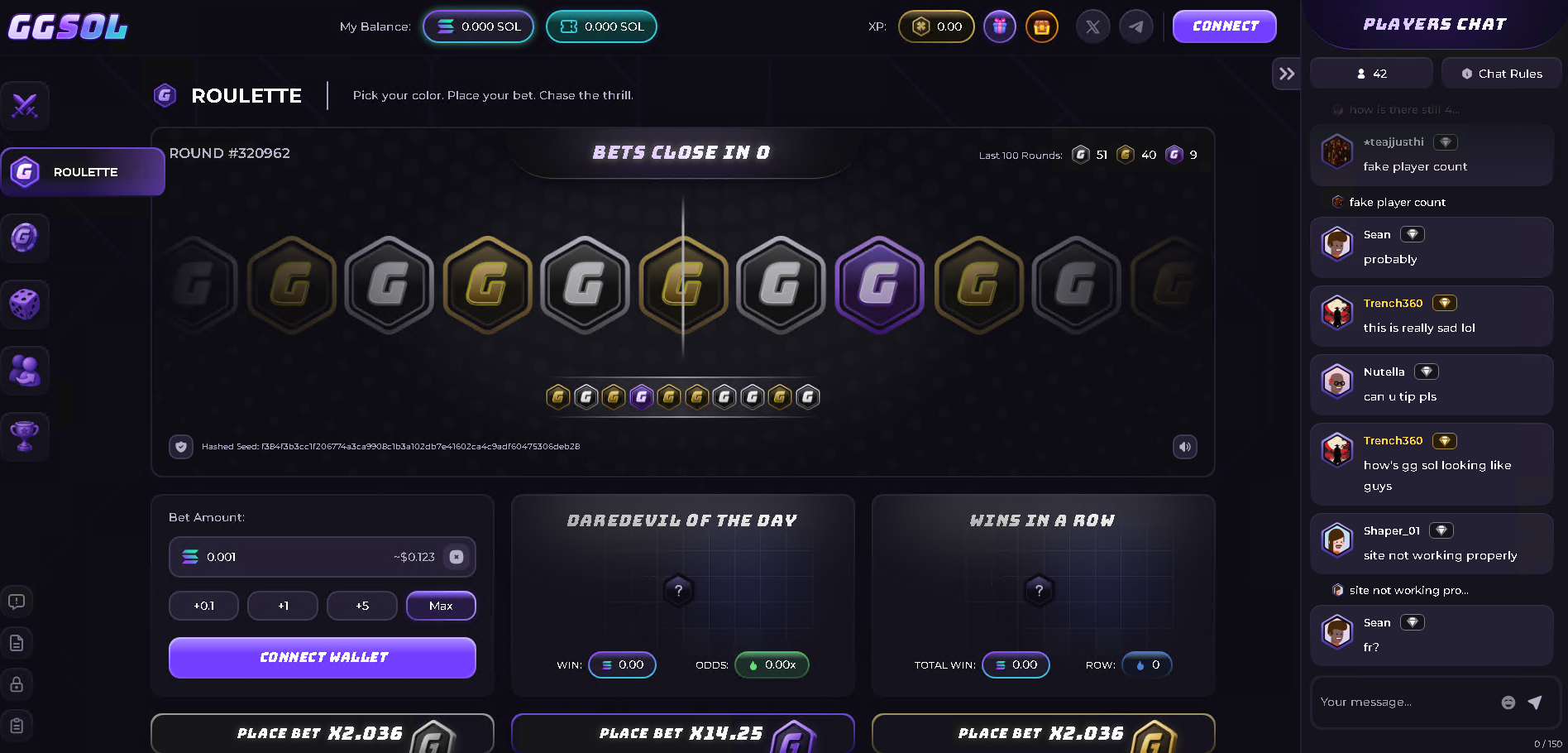Open the treasure chest bonus icon
Screen dimensions: 1568x753
[x=1041, y=26]
